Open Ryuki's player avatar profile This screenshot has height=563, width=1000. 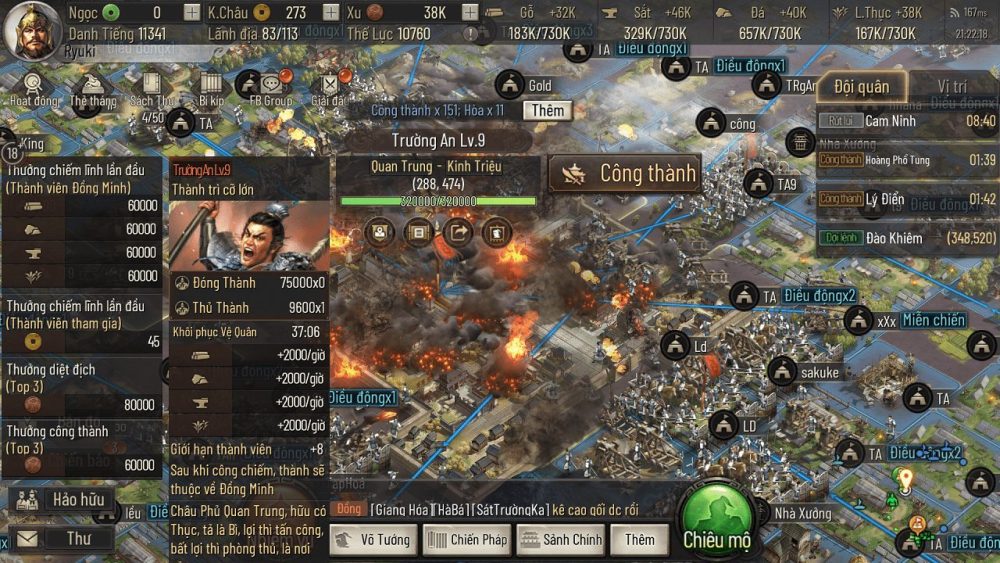pyautogui.click(x=31, y=28)
